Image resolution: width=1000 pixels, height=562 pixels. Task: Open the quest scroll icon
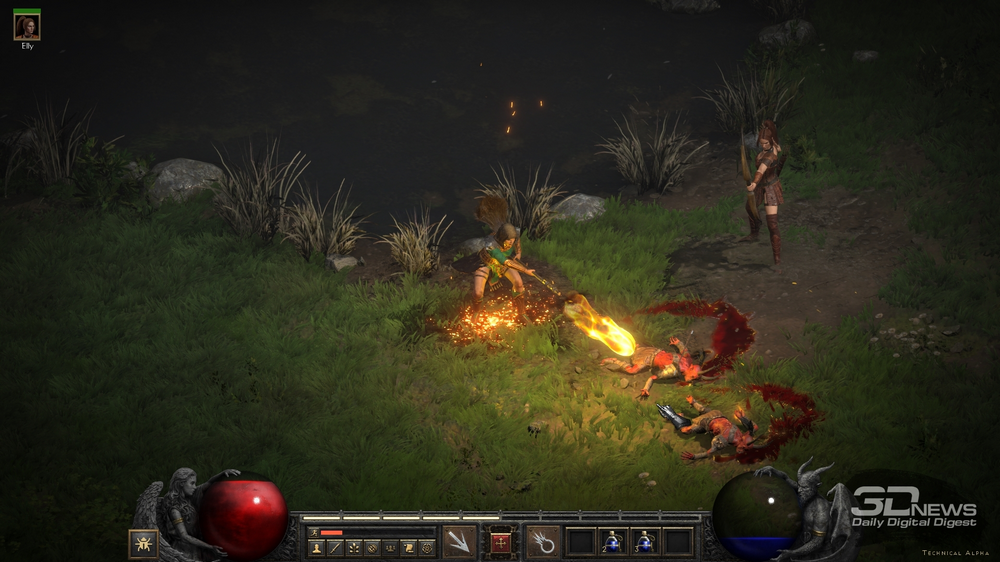(x=409, y=548)
